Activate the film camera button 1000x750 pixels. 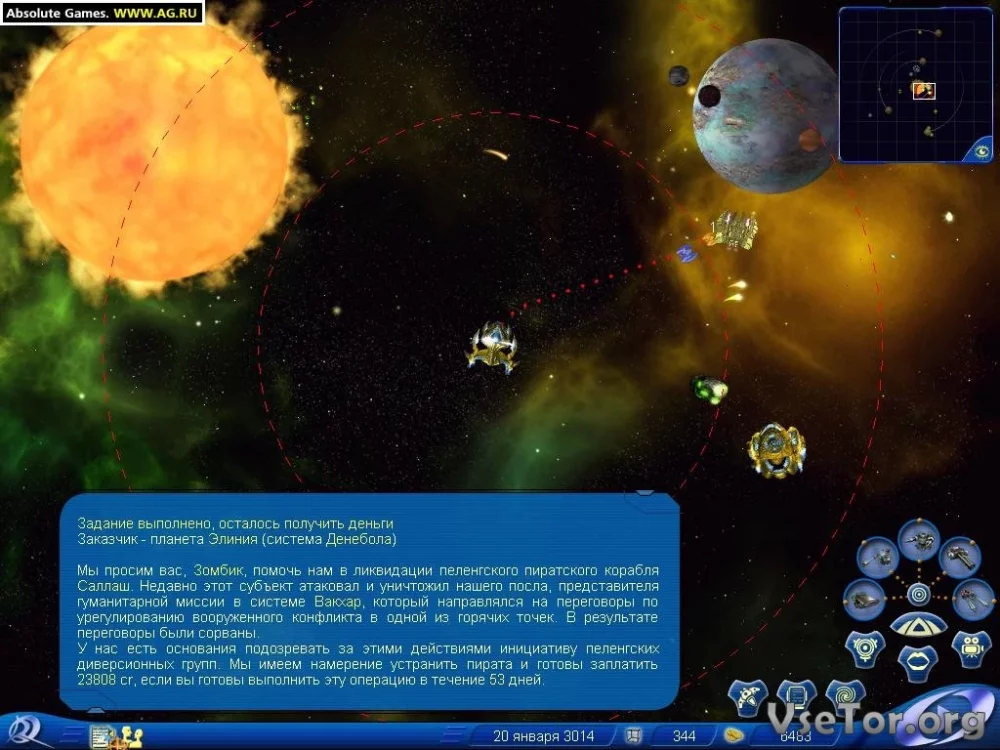tap(970, 646)
